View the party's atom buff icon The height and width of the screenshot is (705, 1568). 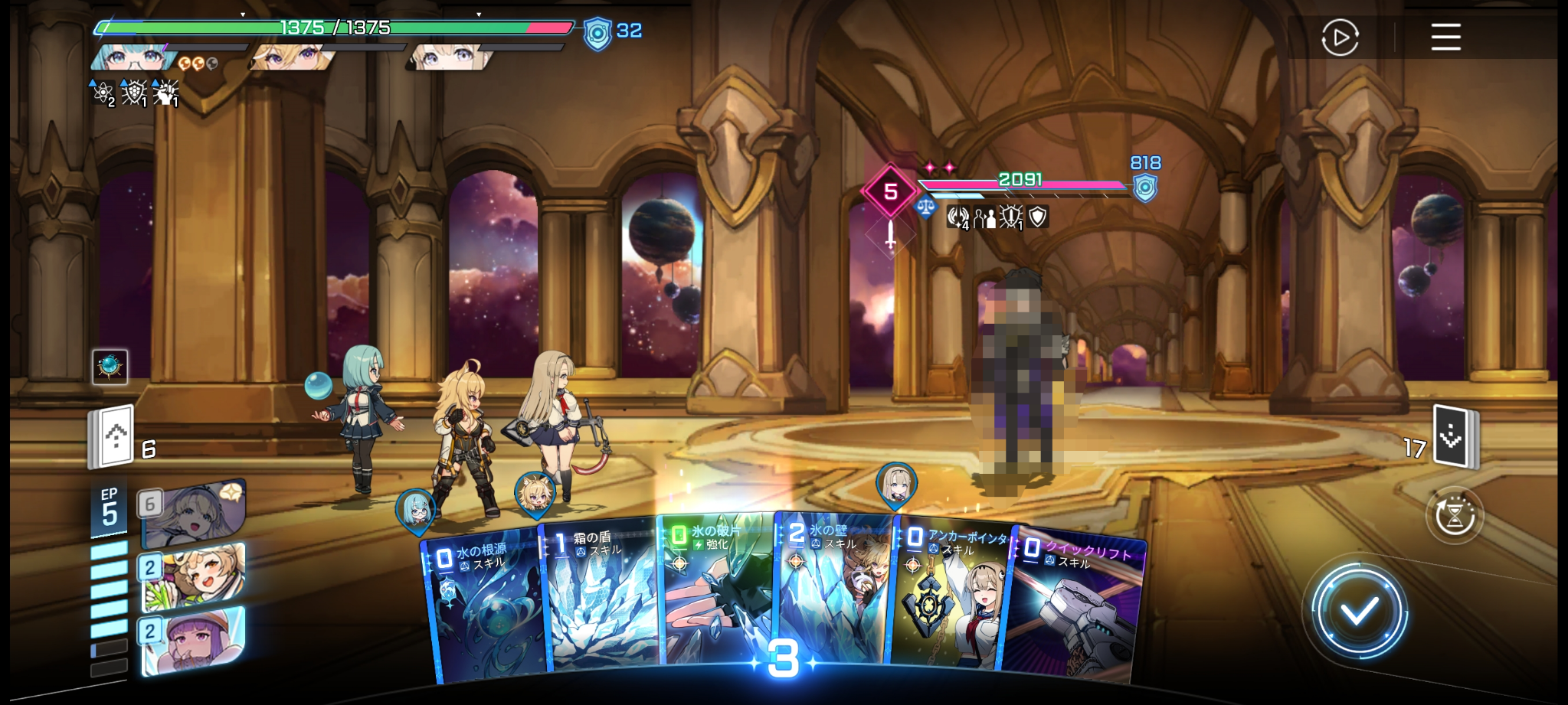pos(102,93)
